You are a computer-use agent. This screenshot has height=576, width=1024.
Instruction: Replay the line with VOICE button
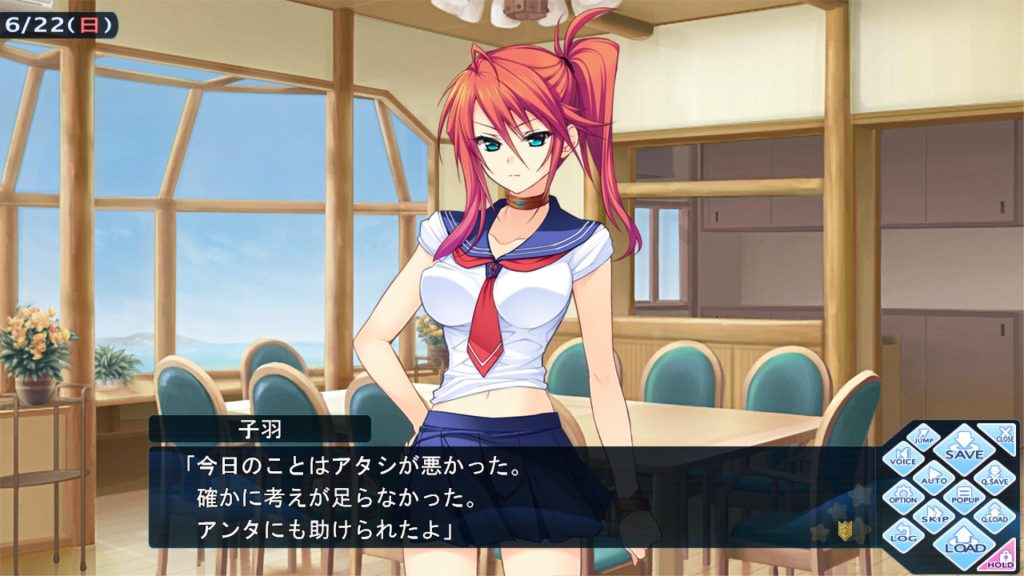pyautogui.click(x=905, y=456)
